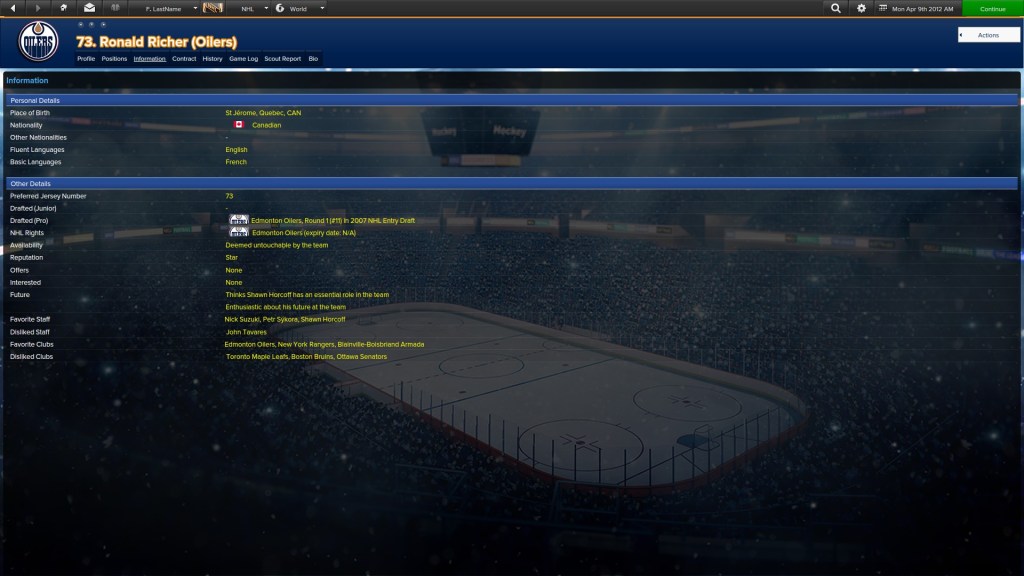Open the Actions menu
1024x576 pixels.
click(988, 35)
